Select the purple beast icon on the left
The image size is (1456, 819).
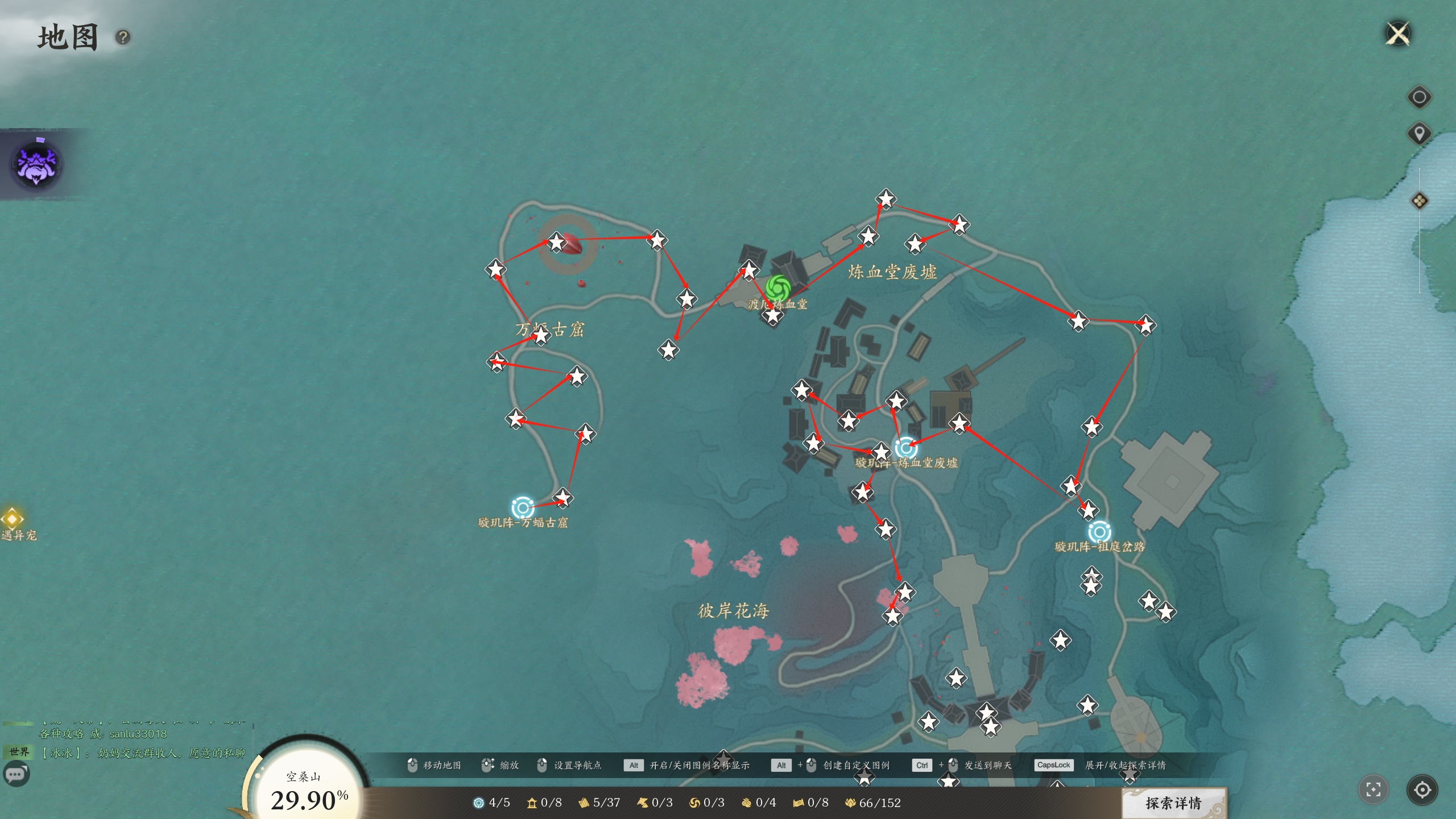point(37,165)
